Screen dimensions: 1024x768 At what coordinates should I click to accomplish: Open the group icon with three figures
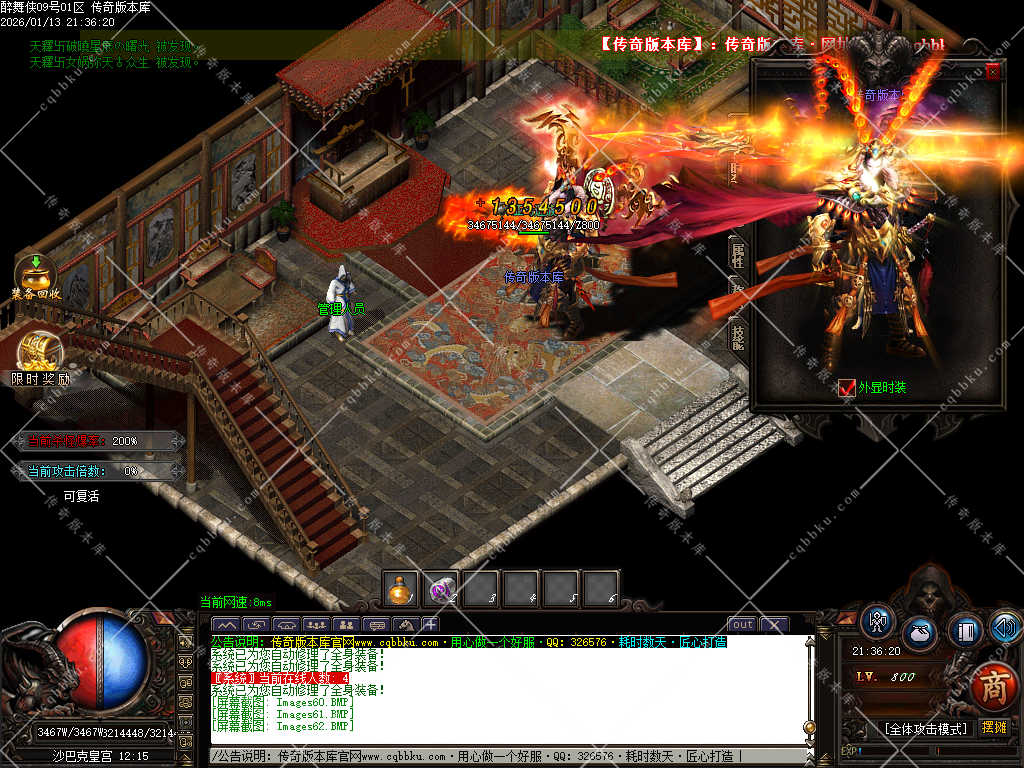[316, 625]
